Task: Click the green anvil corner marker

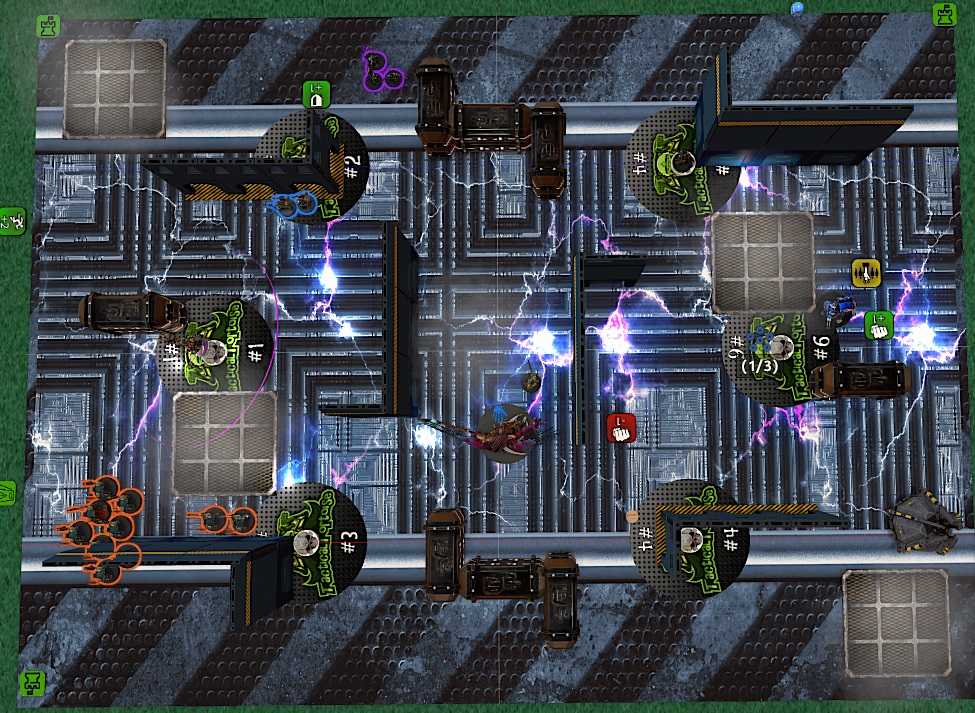Action: point(33,683)
